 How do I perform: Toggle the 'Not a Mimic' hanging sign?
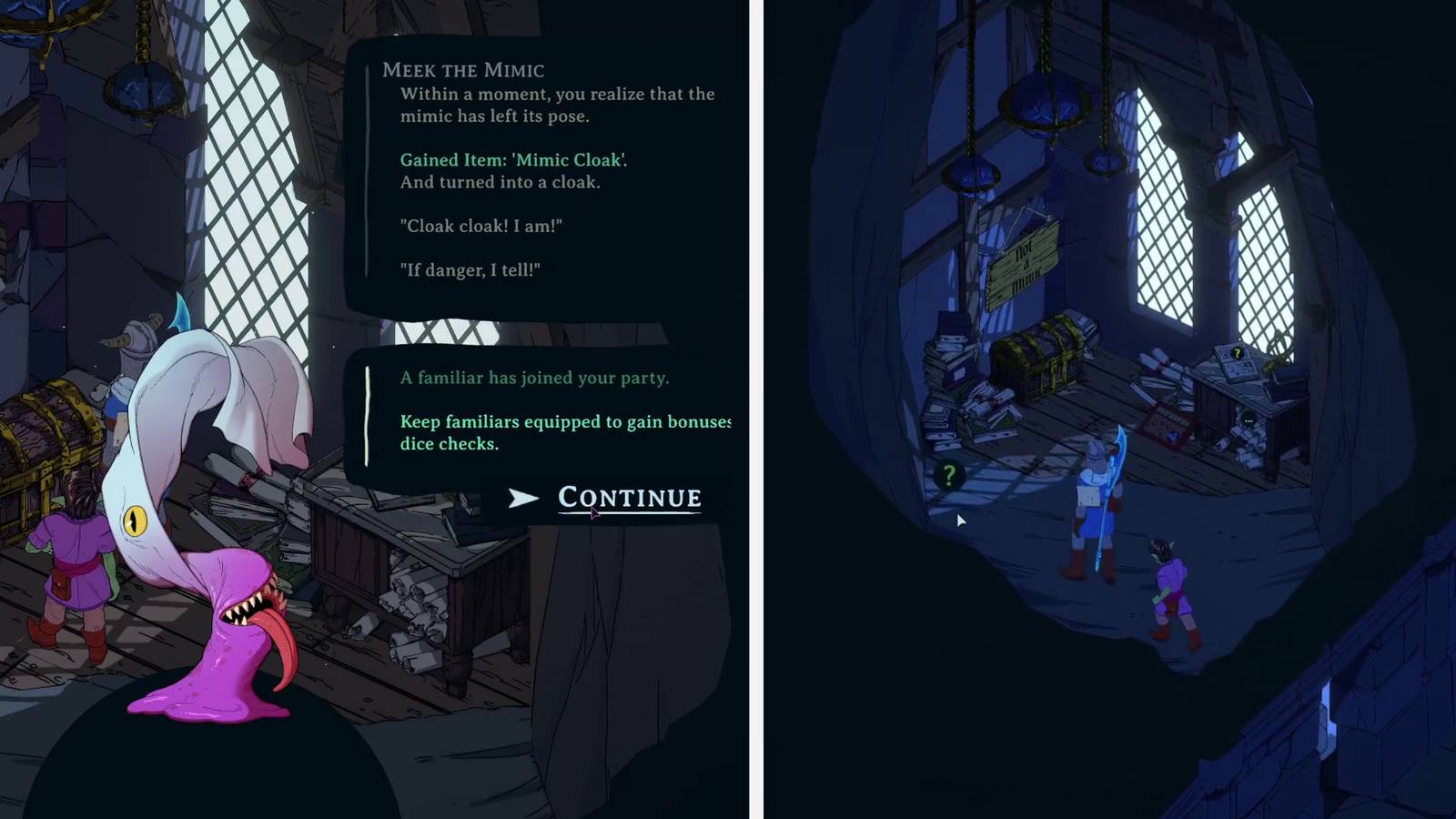click(x=1023, y=261)
